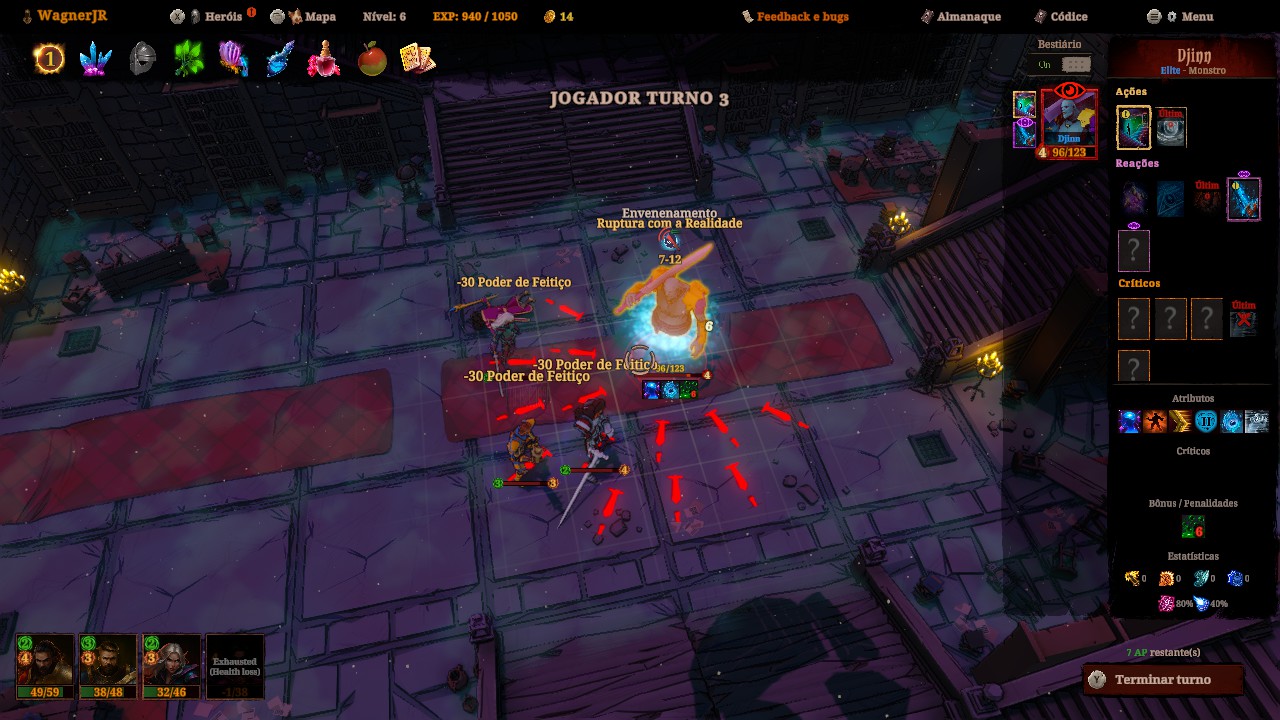Select the silver-haired hero with 32/46 health
The height and width of the screenshot is (720, 1280).
click(171, 666)
